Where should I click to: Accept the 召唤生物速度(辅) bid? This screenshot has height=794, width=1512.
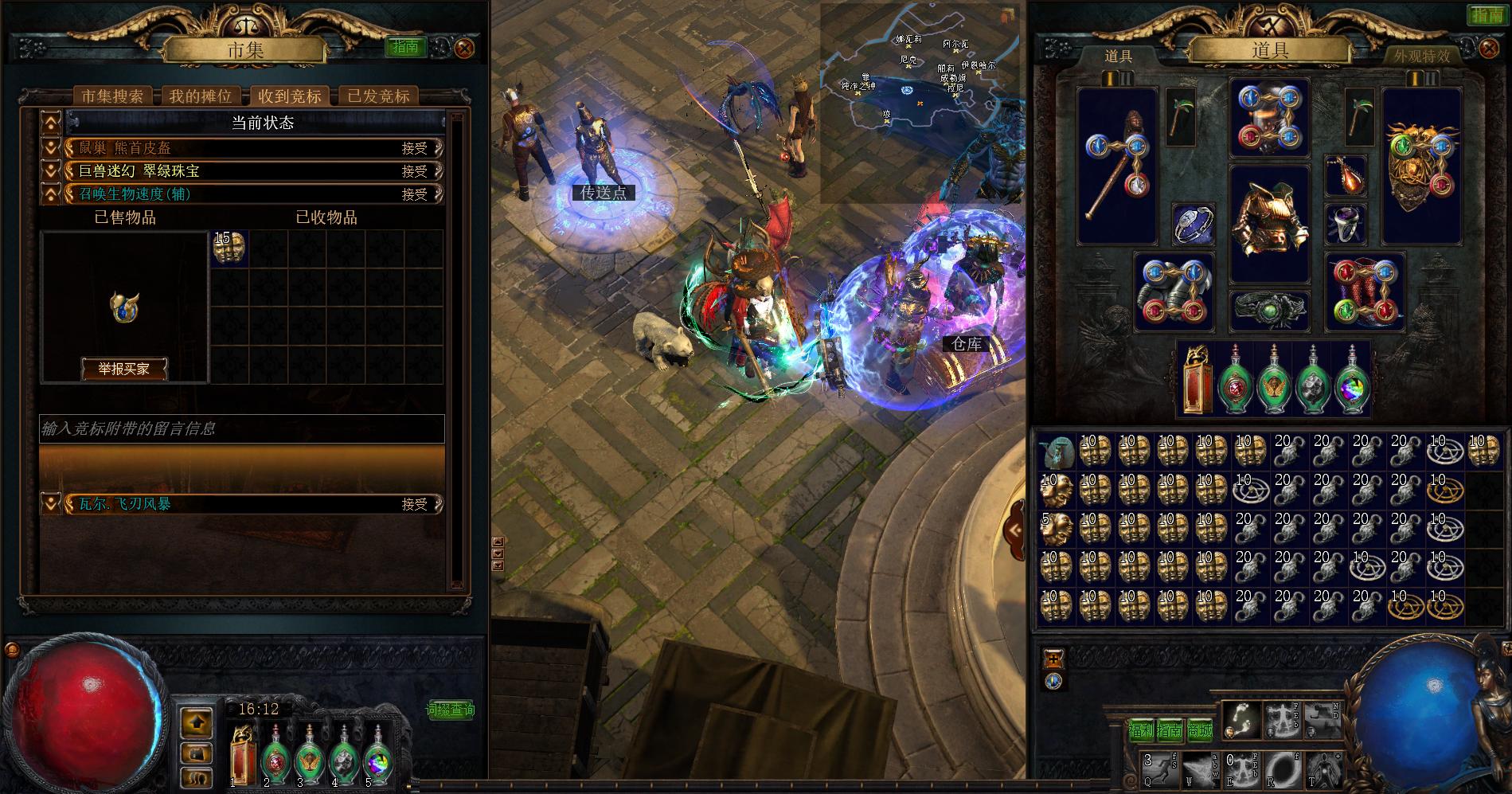(x=415, y=194)
